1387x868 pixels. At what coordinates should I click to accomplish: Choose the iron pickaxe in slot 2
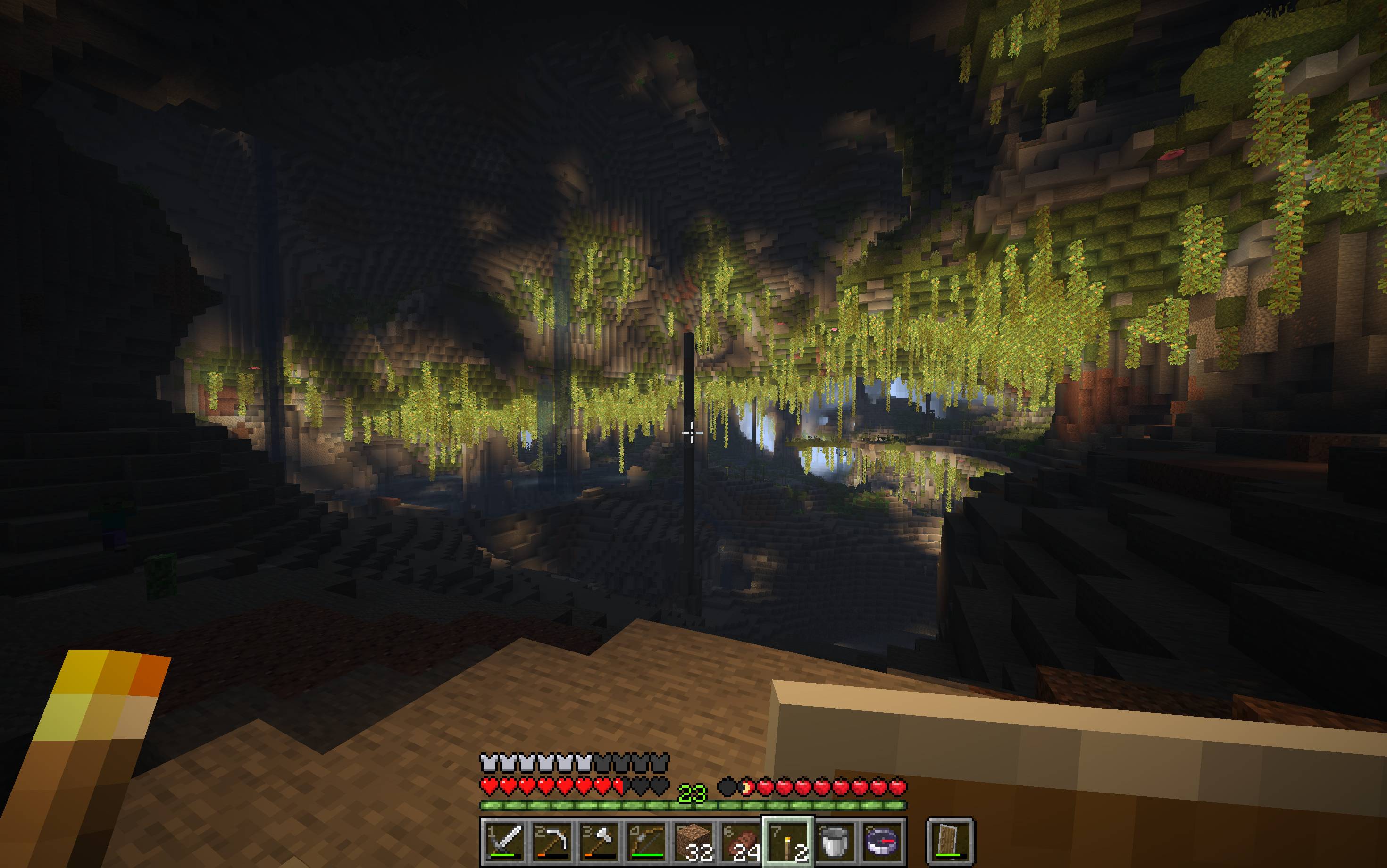coord(551,842)
